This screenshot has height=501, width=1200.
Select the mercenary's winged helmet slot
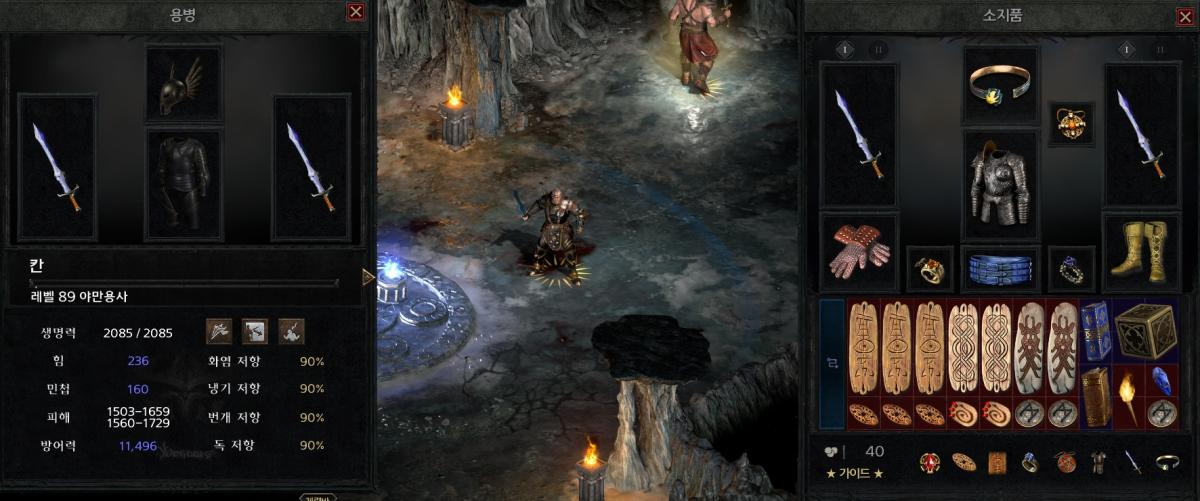coord(184,84)
